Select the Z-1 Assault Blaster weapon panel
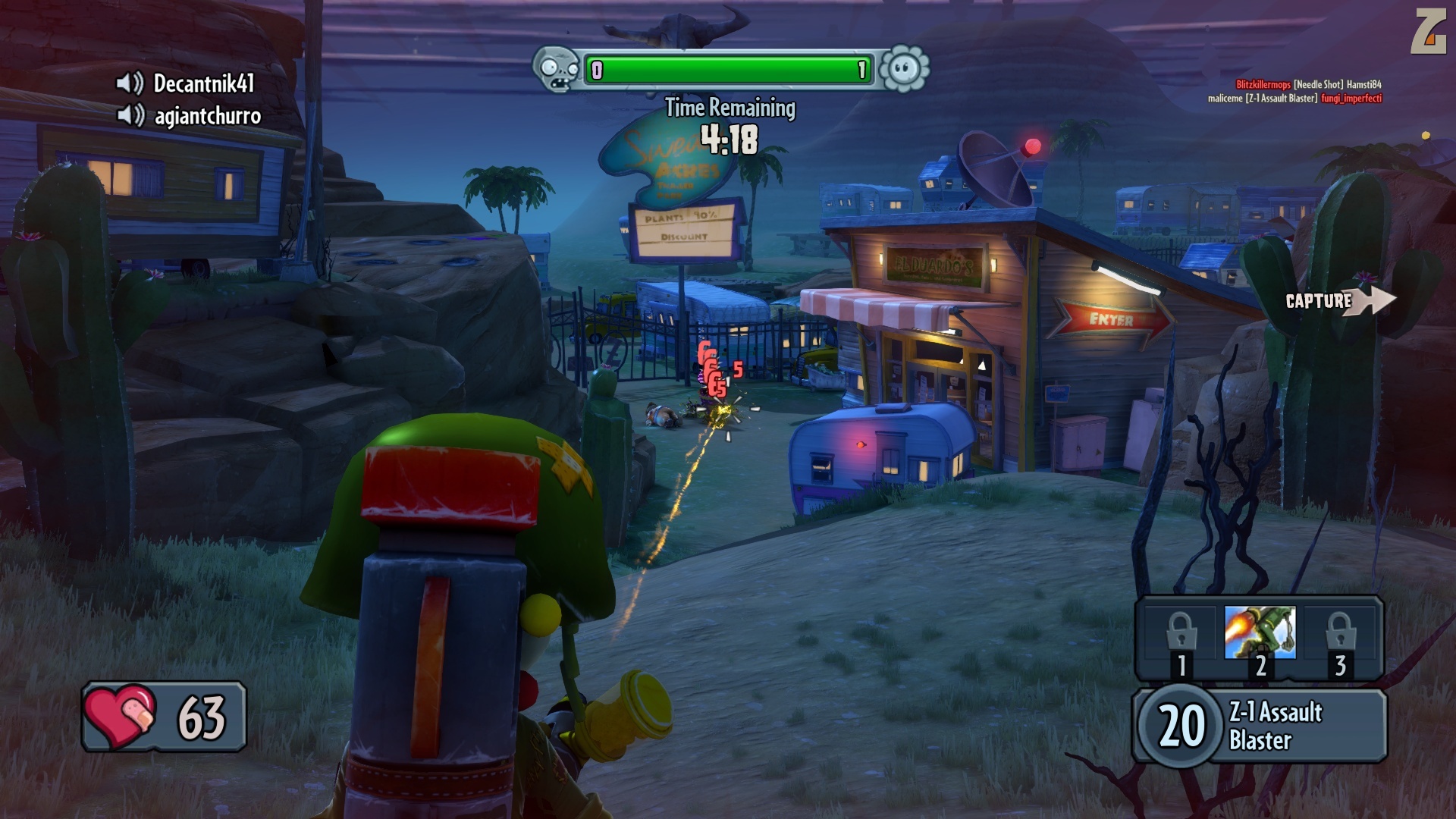 pyautogui.click(x=1259, y=725)
